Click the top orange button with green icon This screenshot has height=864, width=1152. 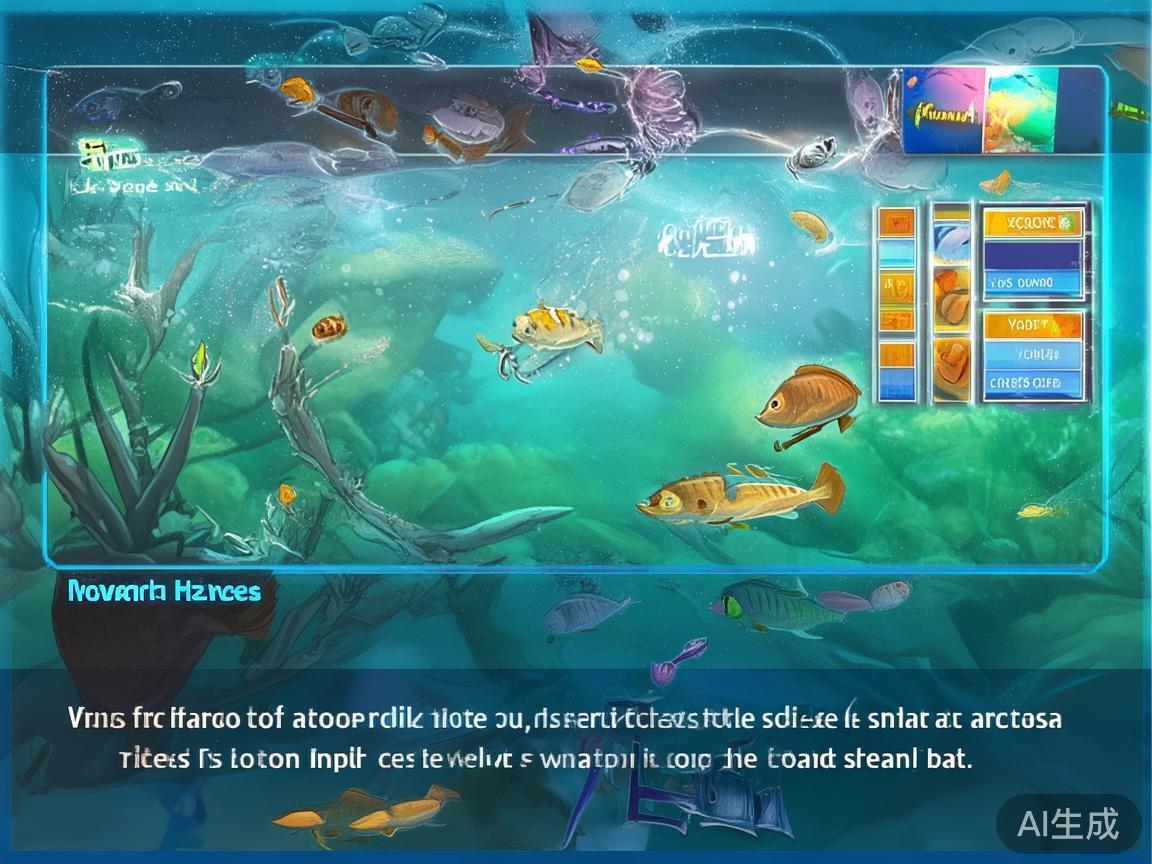click(x=1033, y=223)
